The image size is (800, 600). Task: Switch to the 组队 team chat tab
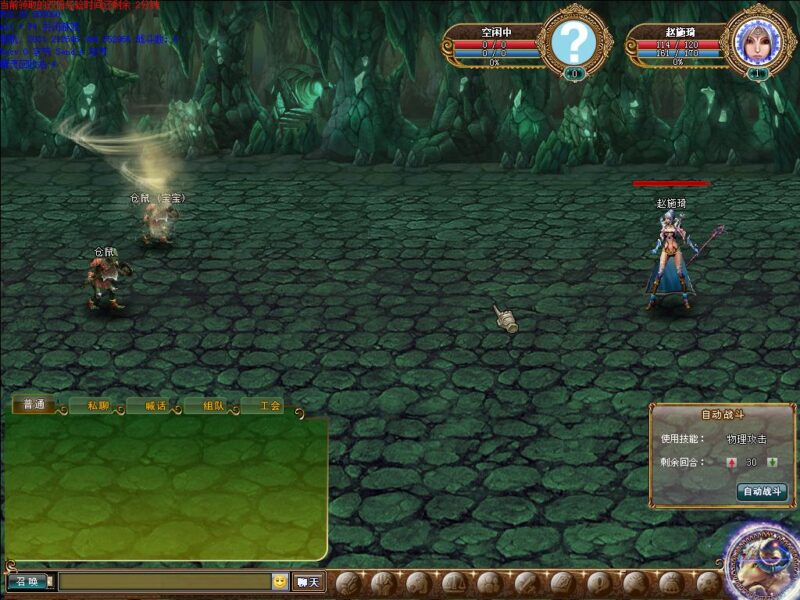(x=213, y=406)
